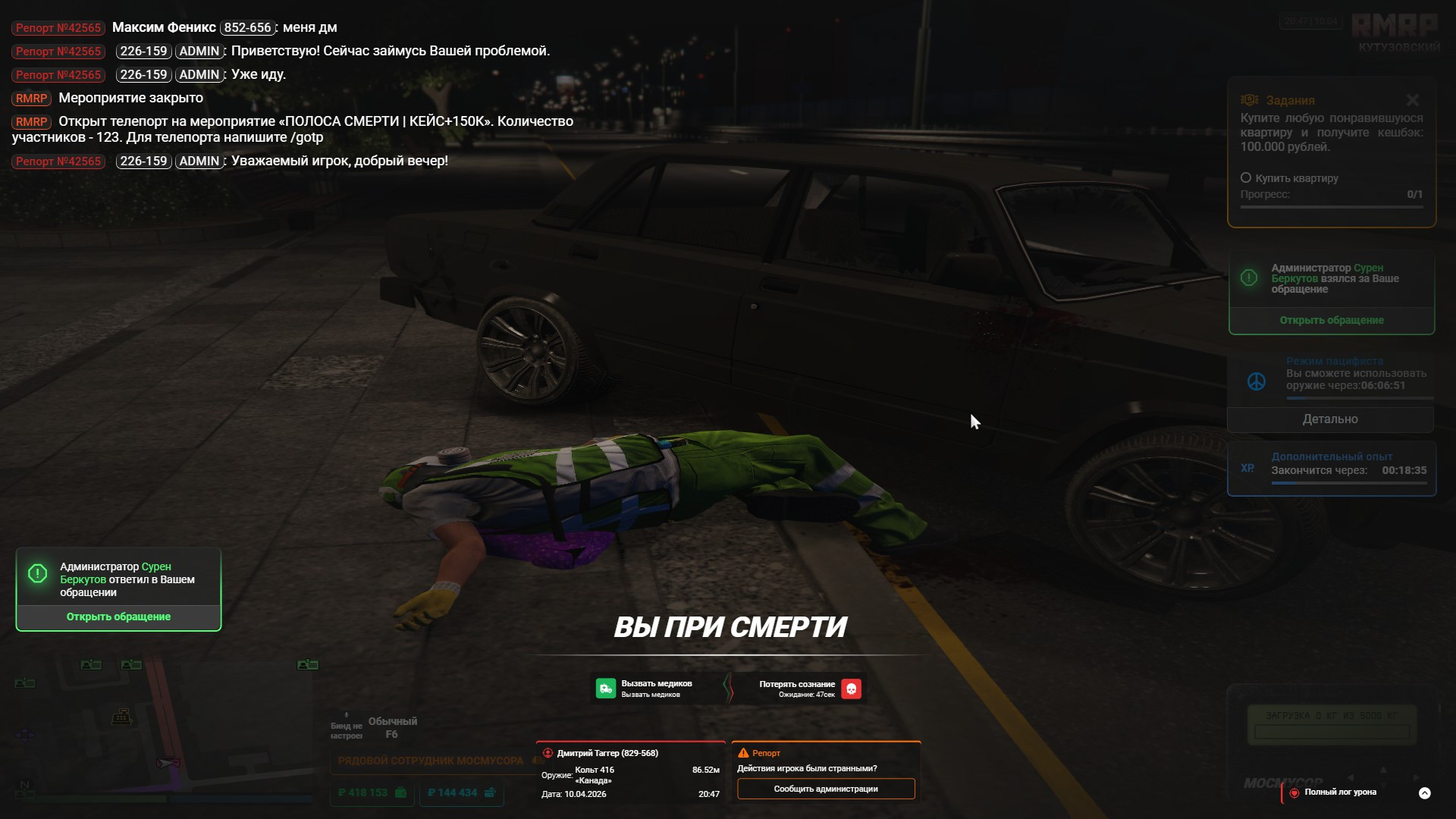
Task: Open the appeal from the admin-replied notification
Action: (118, 617)
